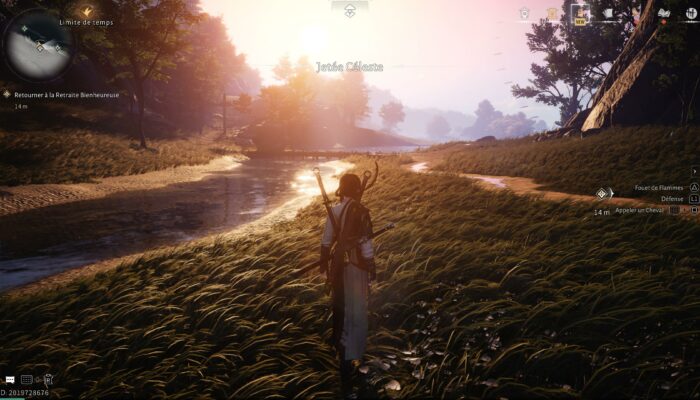The image size is (700, 400).
Task: Click the "Limite de temps" indicator icon
Action: (x=87, y=12)
